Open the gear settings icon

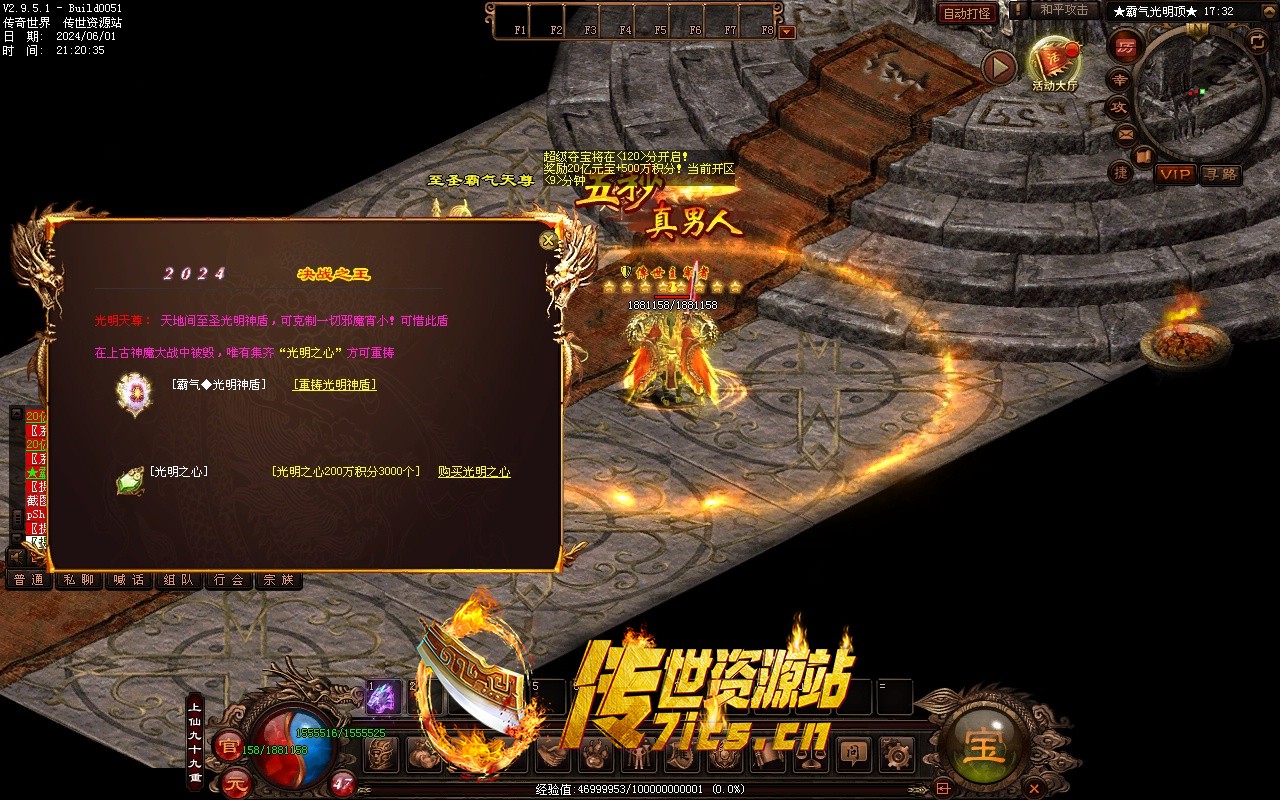[898, 753]
